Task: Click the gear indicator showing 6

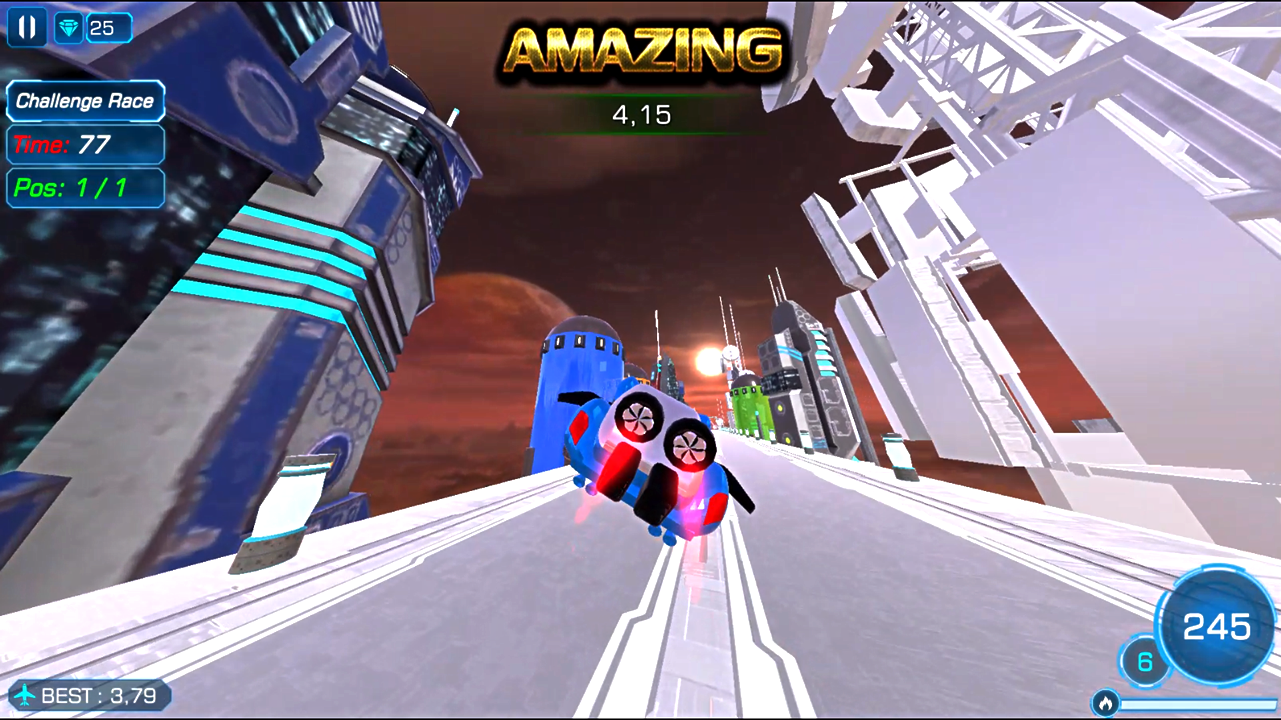Action: (x=1144, y=661)
